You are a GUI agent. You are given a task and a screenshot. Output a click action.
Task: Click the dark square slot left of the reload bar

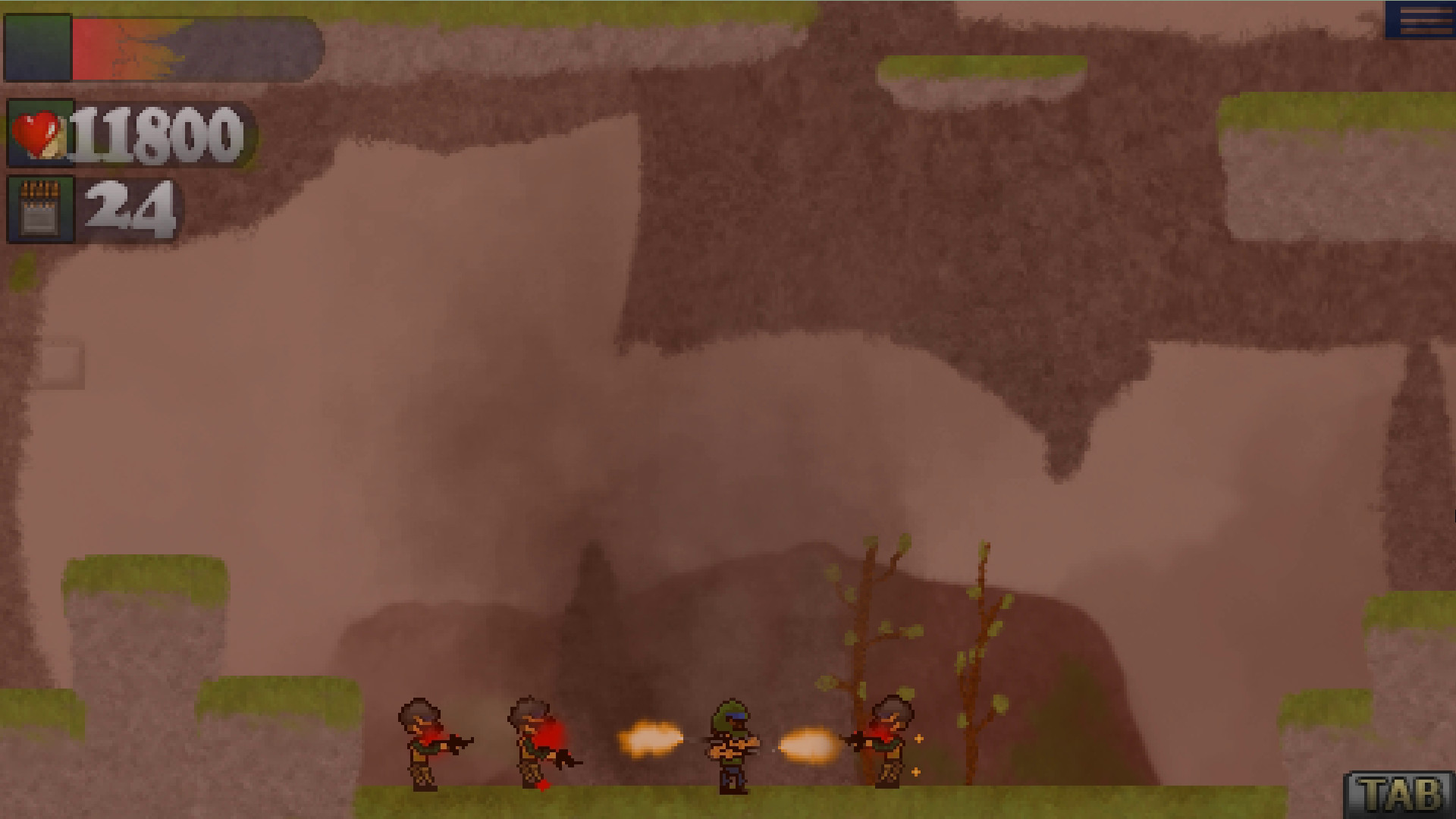tap(38, 47)
